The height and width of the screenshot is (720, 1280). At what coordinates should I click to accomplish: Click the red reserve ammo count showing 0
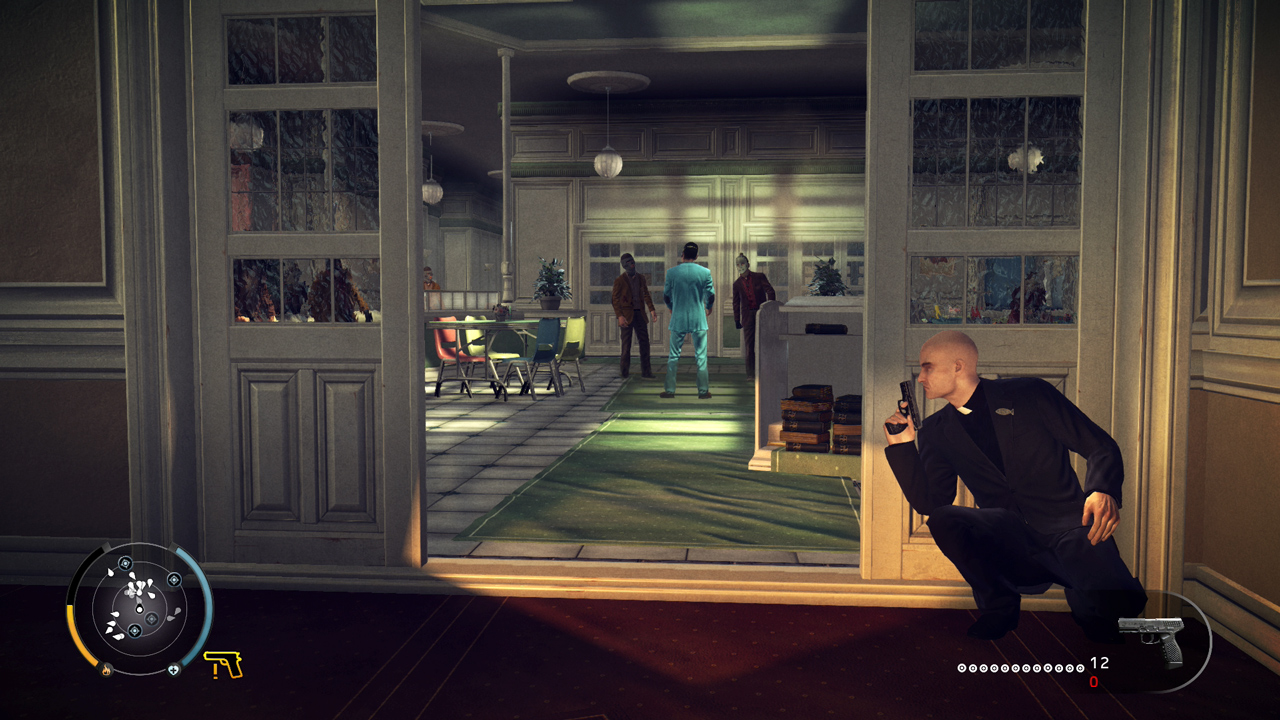tap(1093, 681)
